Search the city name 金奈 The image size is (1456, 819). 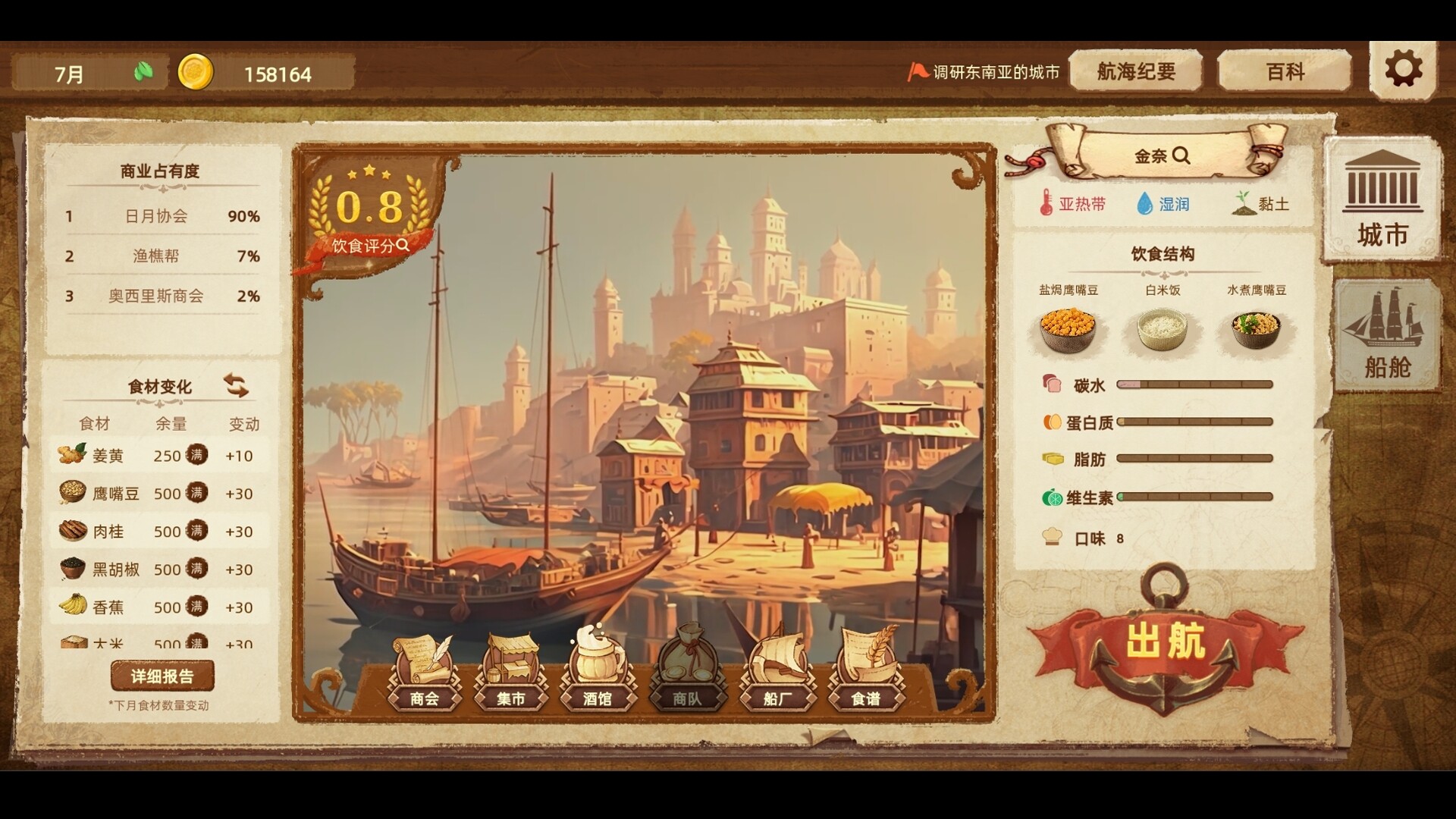[1162, 156]
